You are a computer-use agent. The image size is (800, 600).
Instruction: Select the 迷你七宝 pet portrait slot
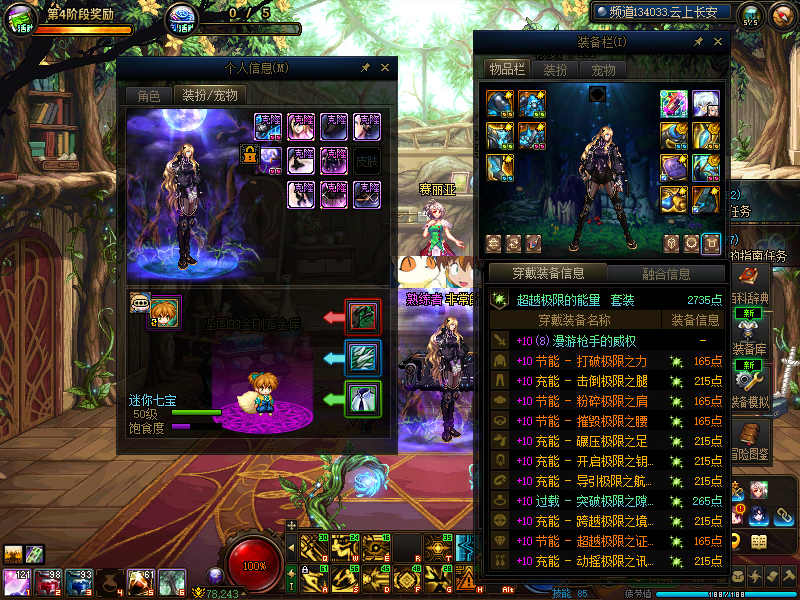tap(164, 311)
